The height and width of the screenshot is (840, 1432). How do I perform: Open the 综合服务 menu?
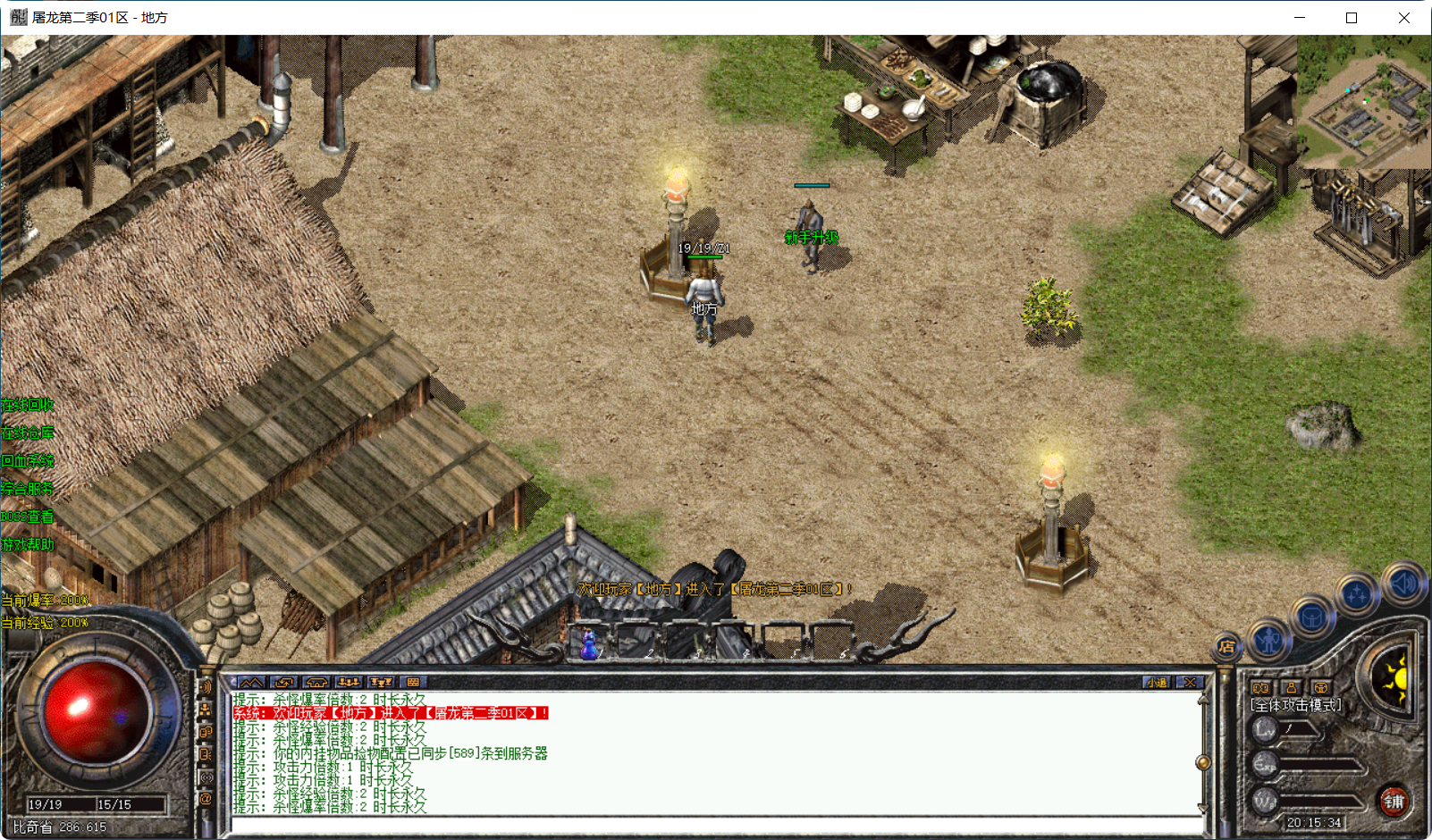(x=26, y=489)
